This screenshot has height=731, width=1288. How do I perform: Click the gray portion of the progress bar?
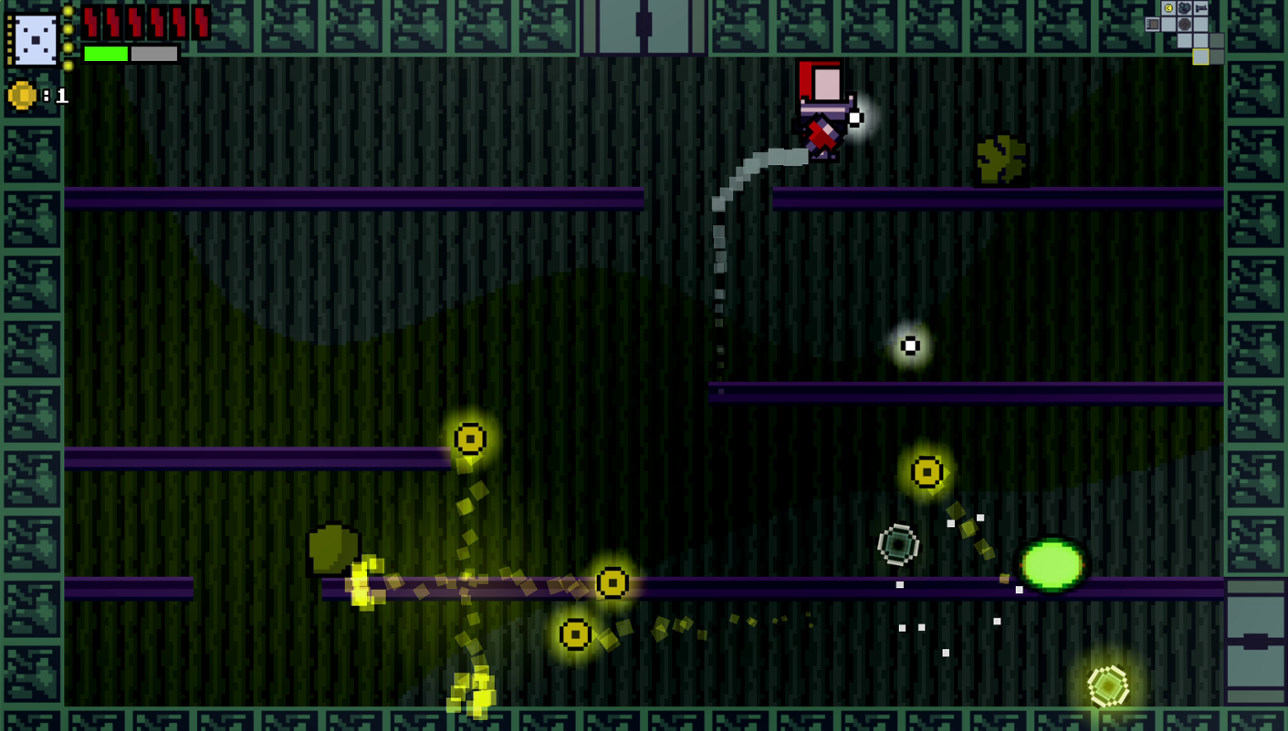coord(155,53)
